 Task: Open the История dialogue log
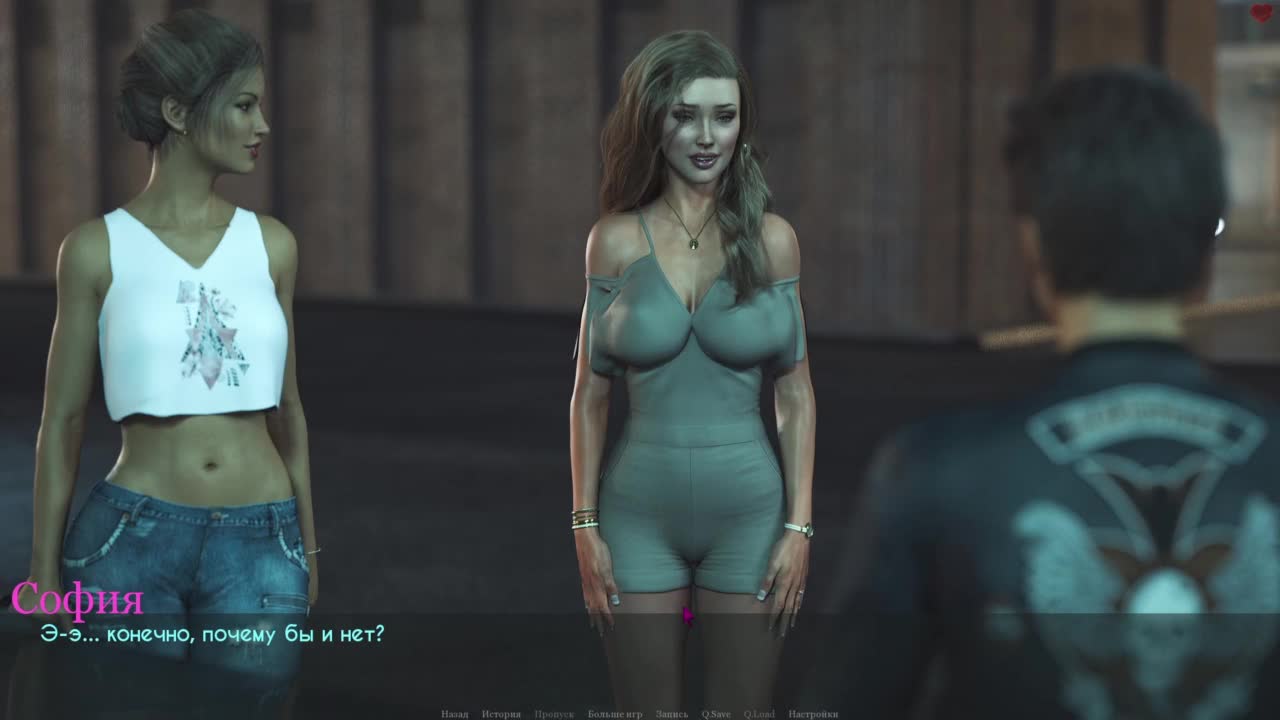pyautogui.click(x=501, y=714)
